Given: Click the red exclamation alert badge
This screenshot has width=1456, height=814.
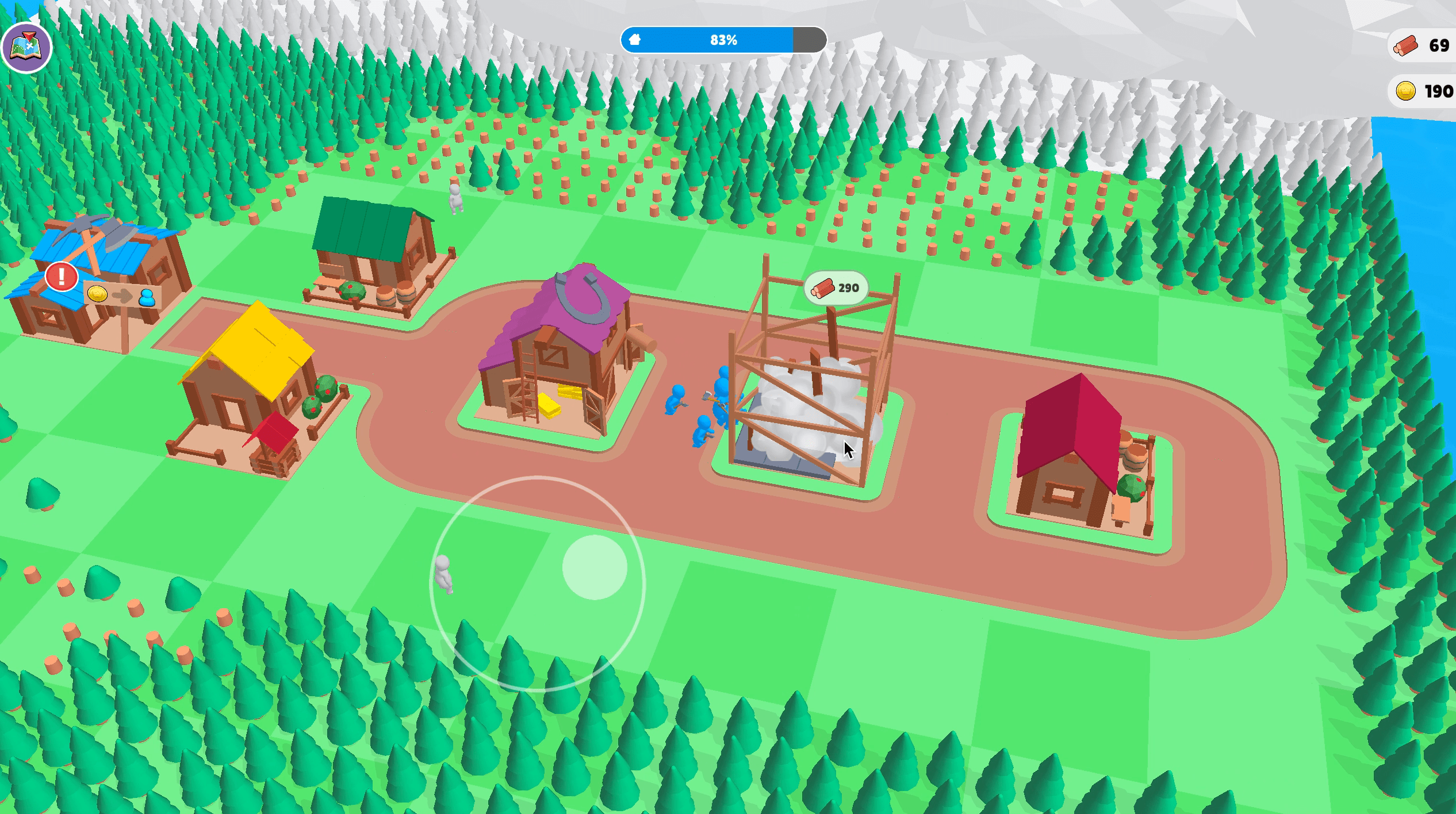Looking at the screenshot, I should [x=62, y=277].
